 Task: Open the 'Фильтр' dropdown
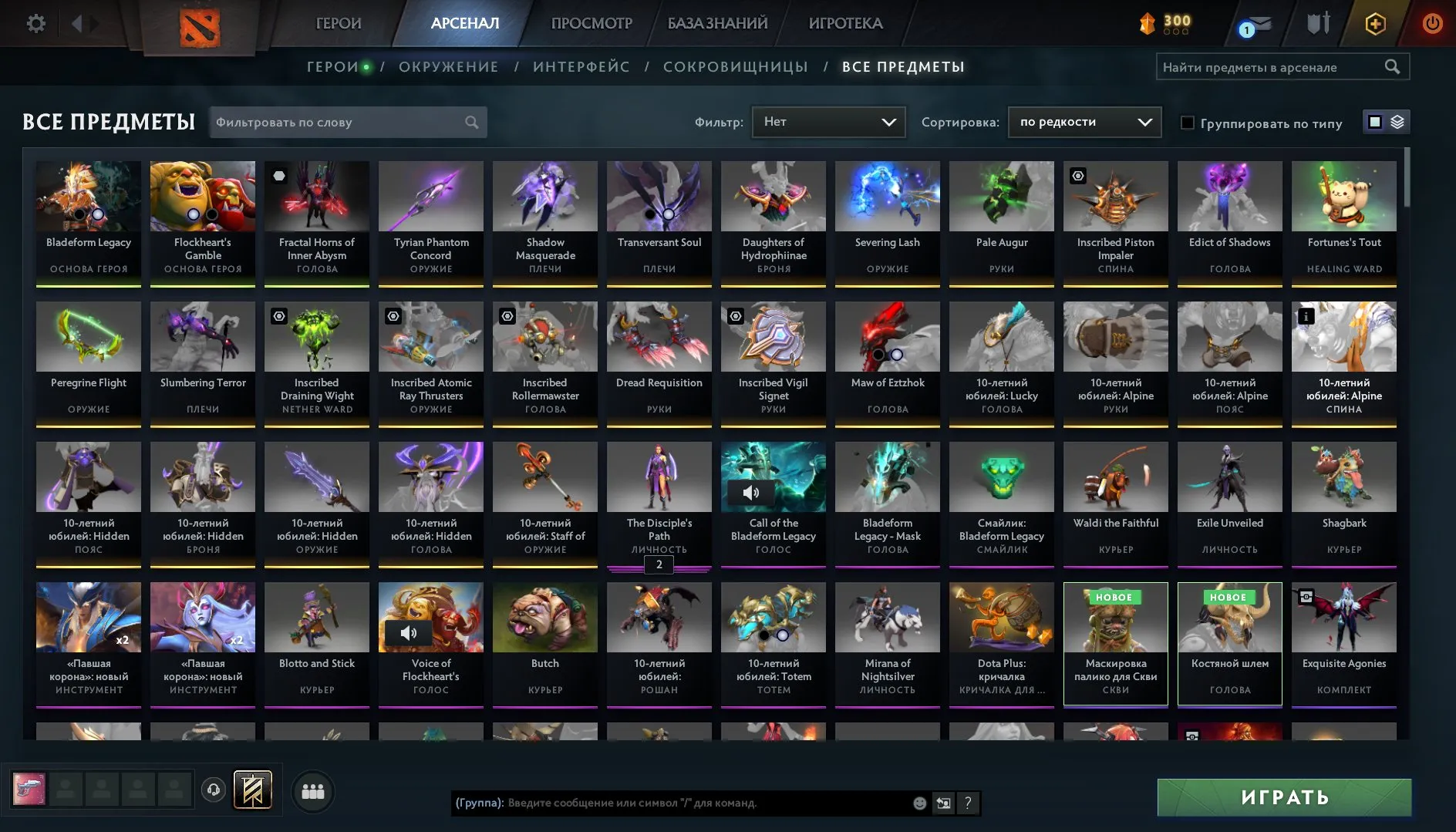click(828, 122)
